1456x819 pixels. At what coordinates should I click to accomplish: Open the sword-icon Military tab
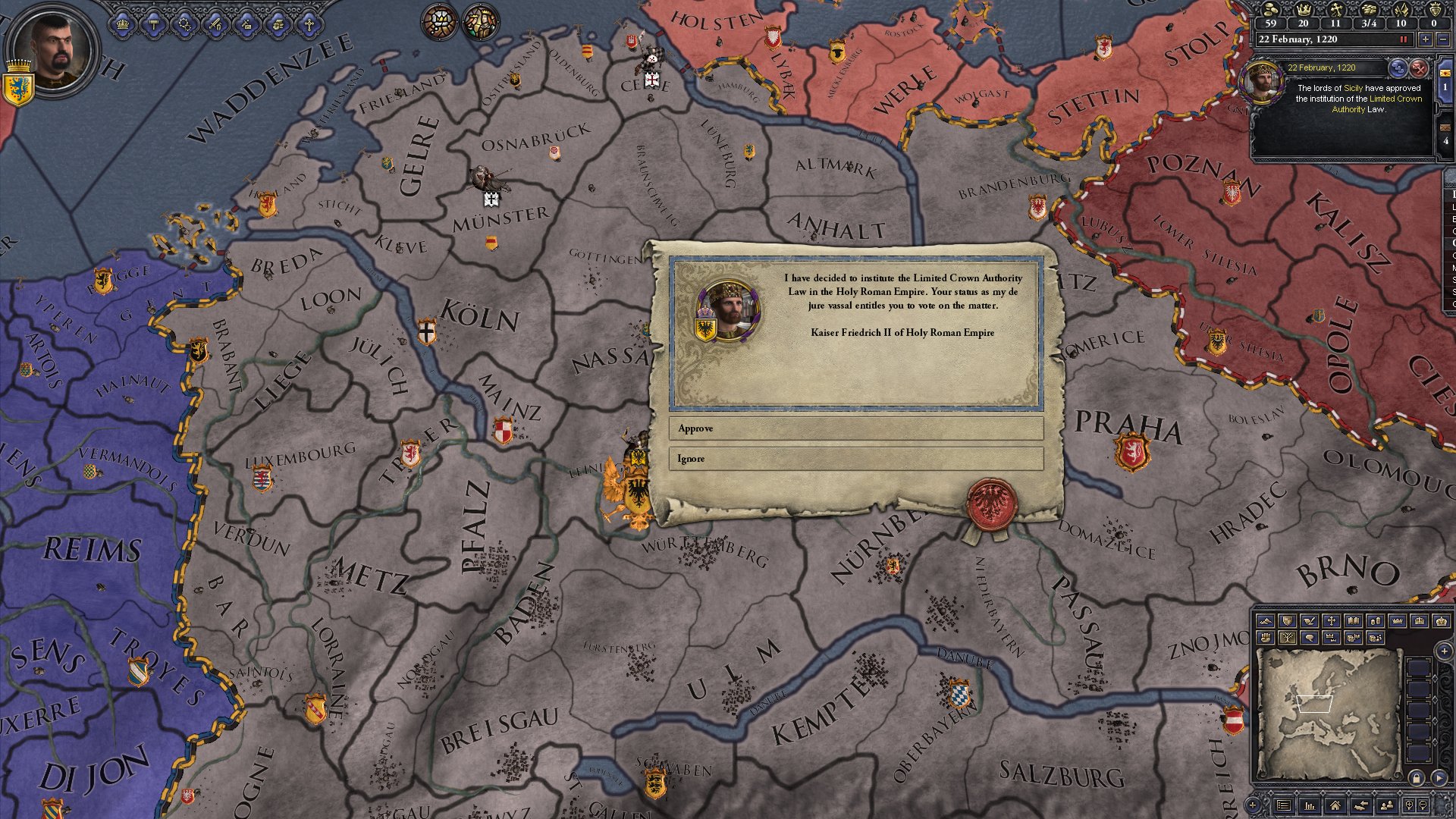(x=216, y=24)
